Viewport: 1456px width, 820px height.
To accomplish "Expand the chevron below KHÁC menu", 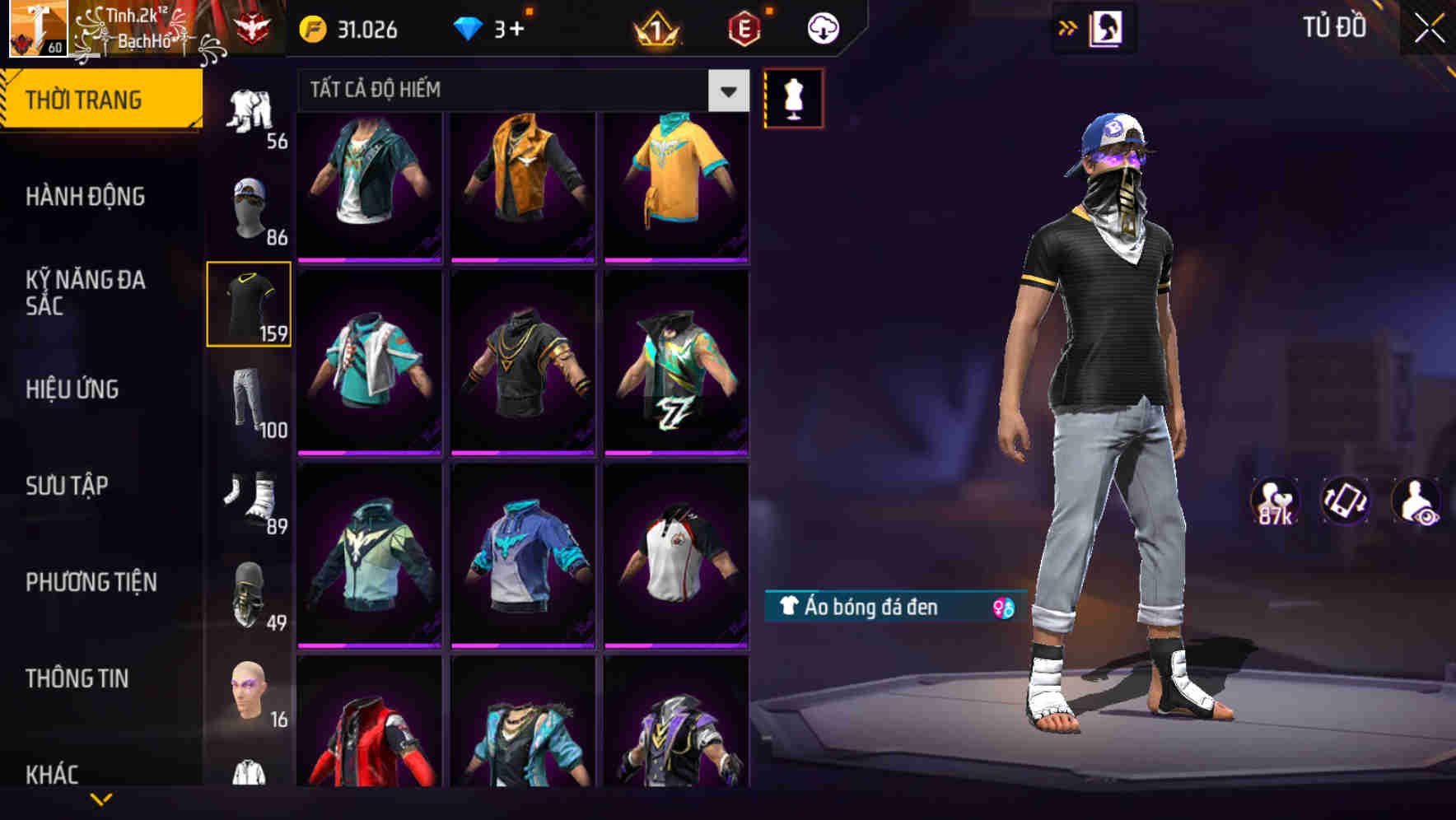I will pos(101,799).
